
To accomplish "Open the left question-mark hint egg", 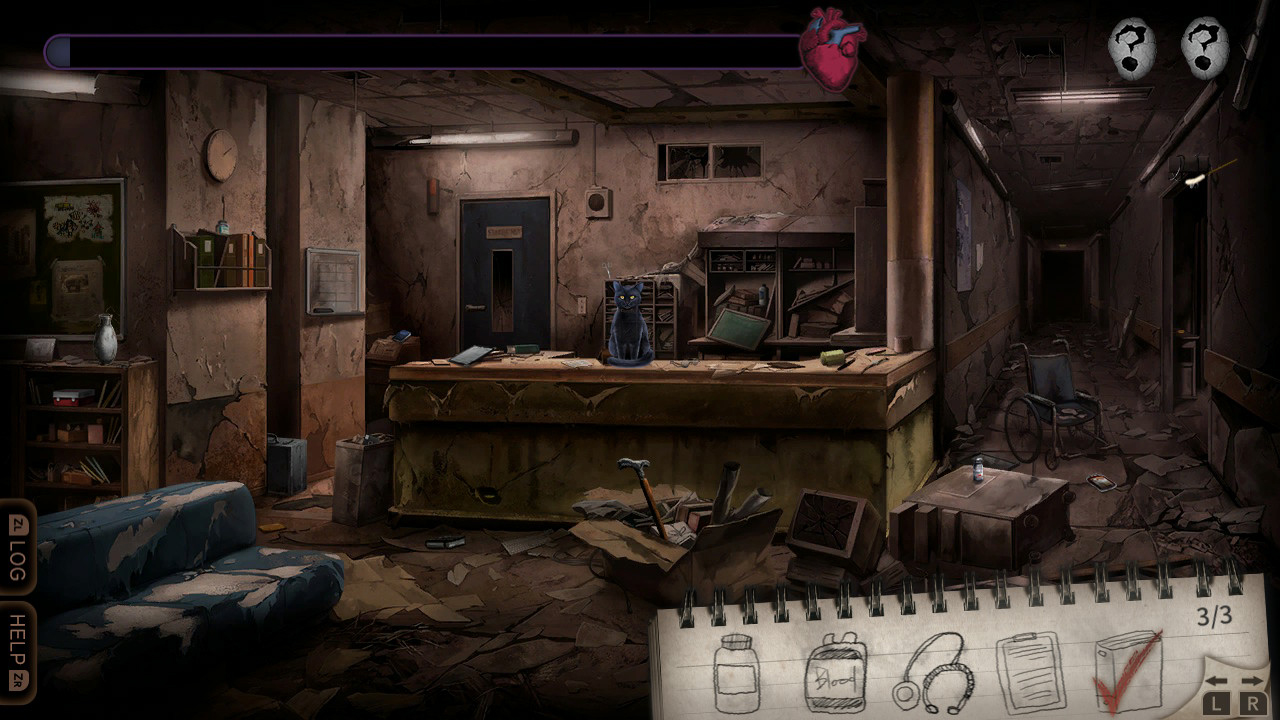I will click(x=1133, y=47).
